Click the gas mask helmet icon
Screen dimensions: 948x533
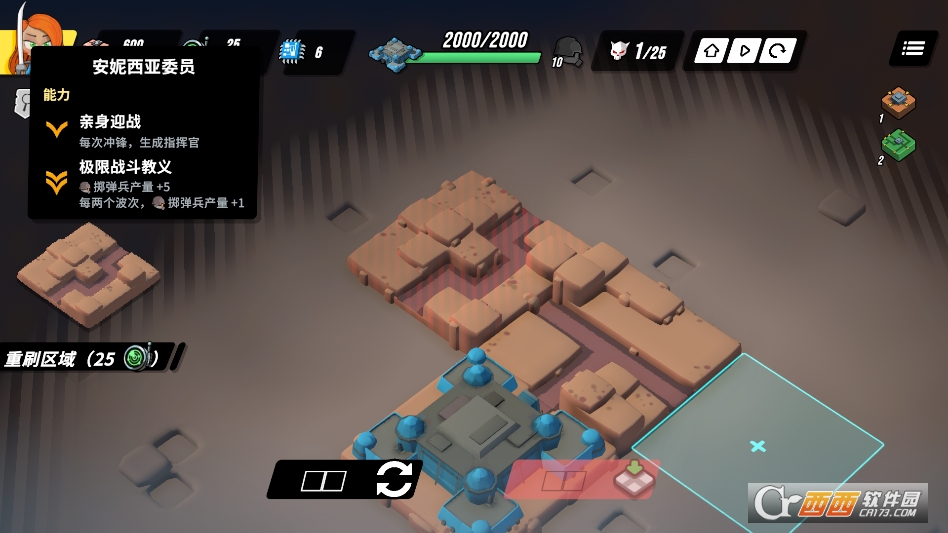pyautogui.click(x=569, y=49)
